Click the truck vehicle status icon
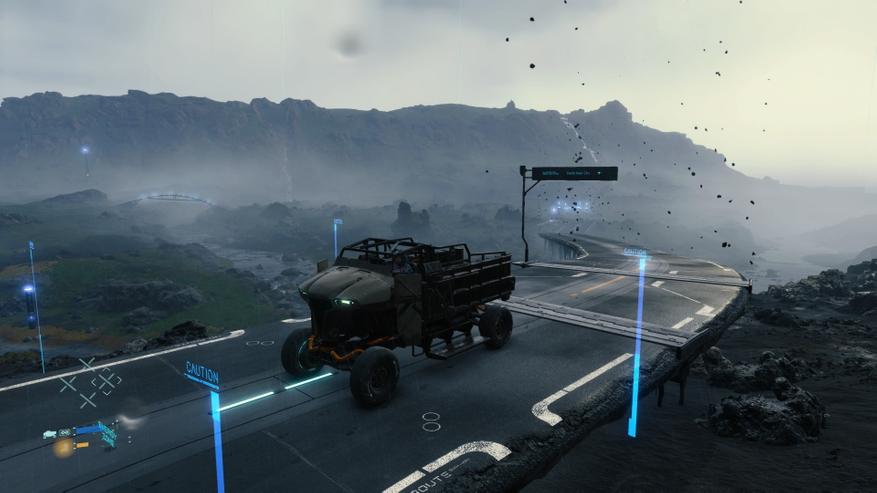This screenshot has height=493, width=877. tap(49, 434)
